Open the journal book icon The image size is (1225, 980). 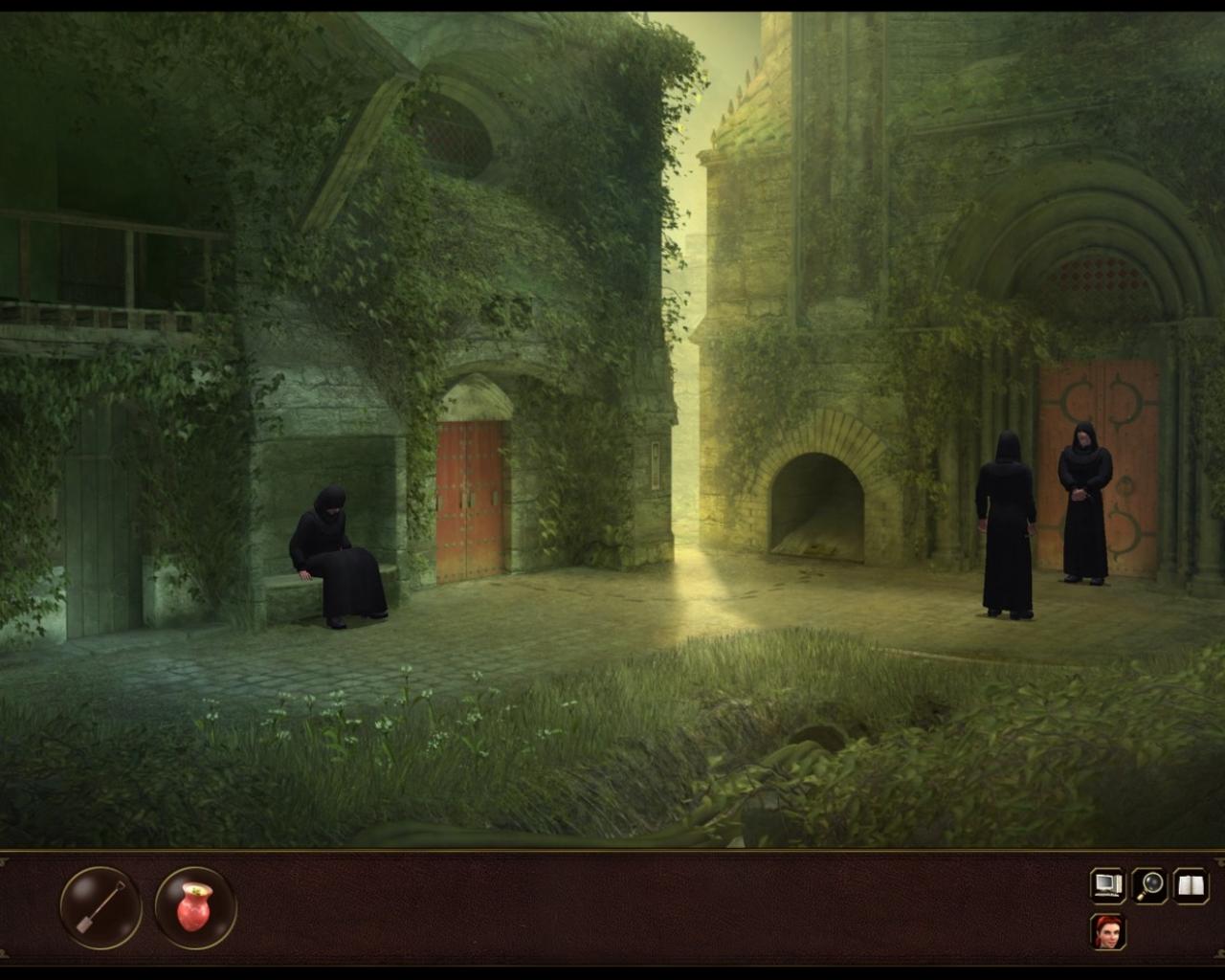pyautogui.click(x=1189, y=886)
